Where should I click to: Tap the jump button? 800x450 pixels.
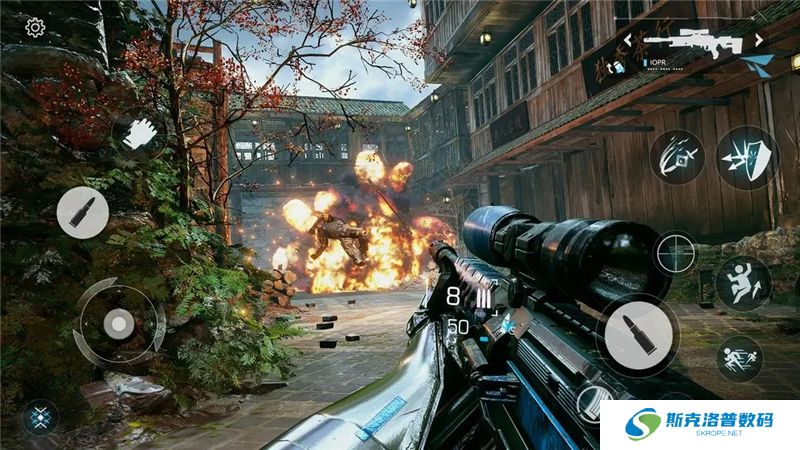coord(743,282)
